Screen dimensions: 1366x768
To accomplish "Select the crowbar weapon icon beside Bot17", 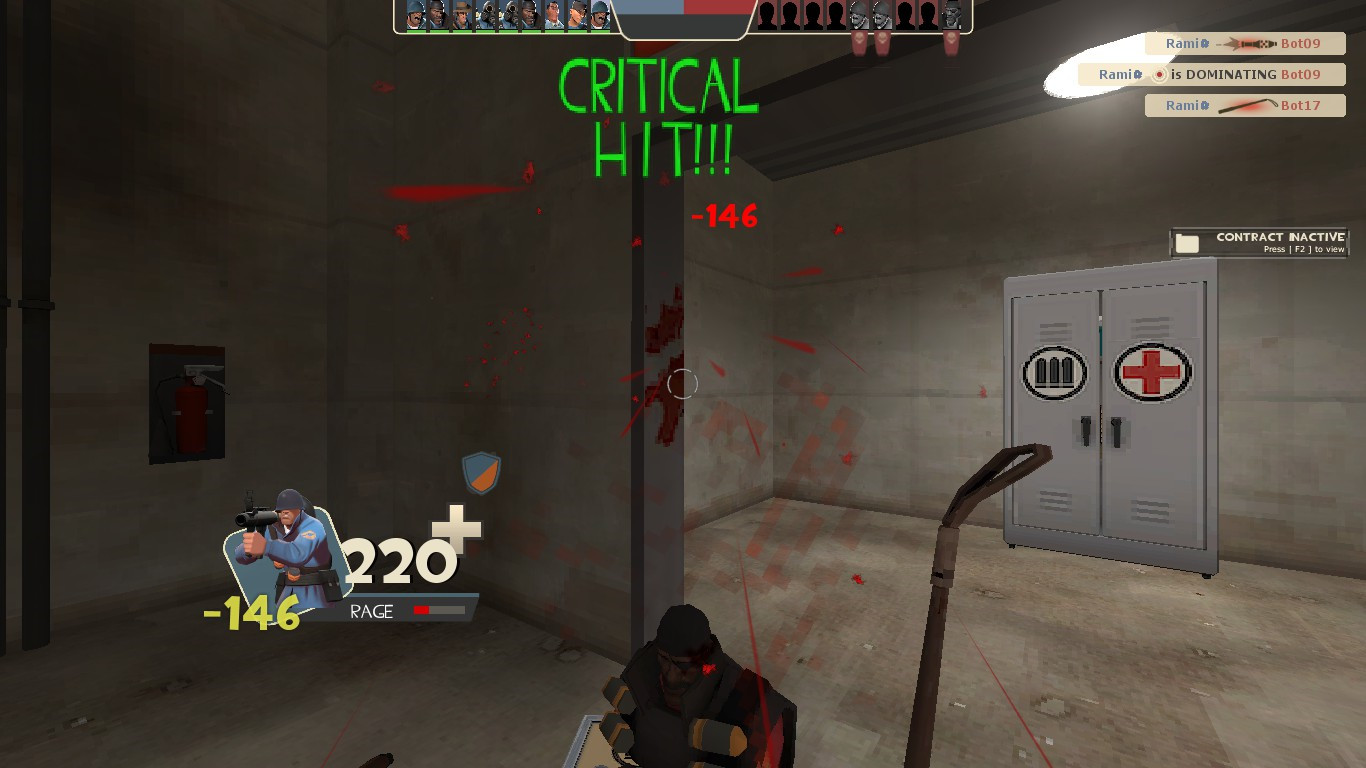I will click(1245, 105).
